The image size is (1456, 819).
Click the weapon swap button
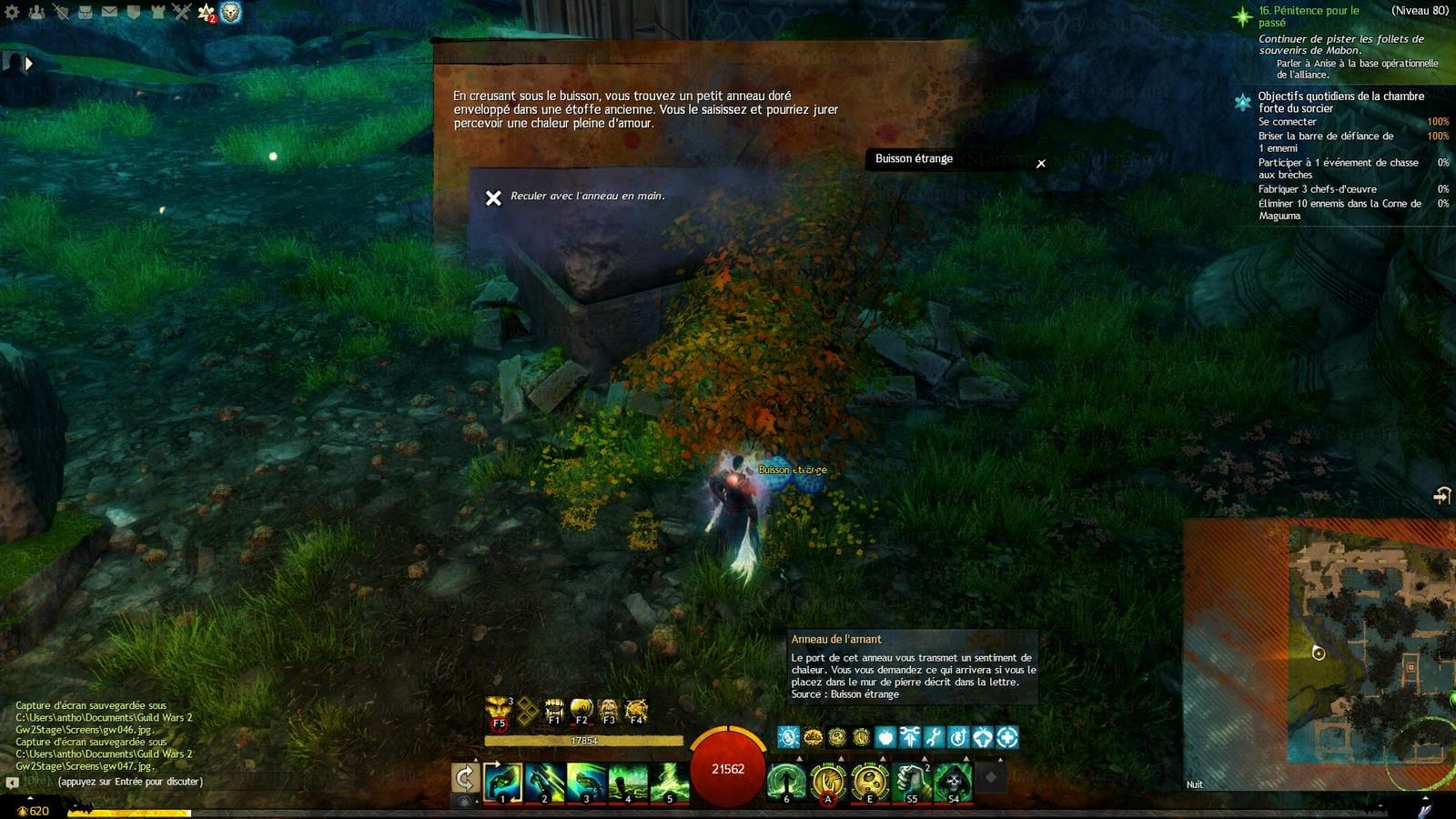coord(465,778)
